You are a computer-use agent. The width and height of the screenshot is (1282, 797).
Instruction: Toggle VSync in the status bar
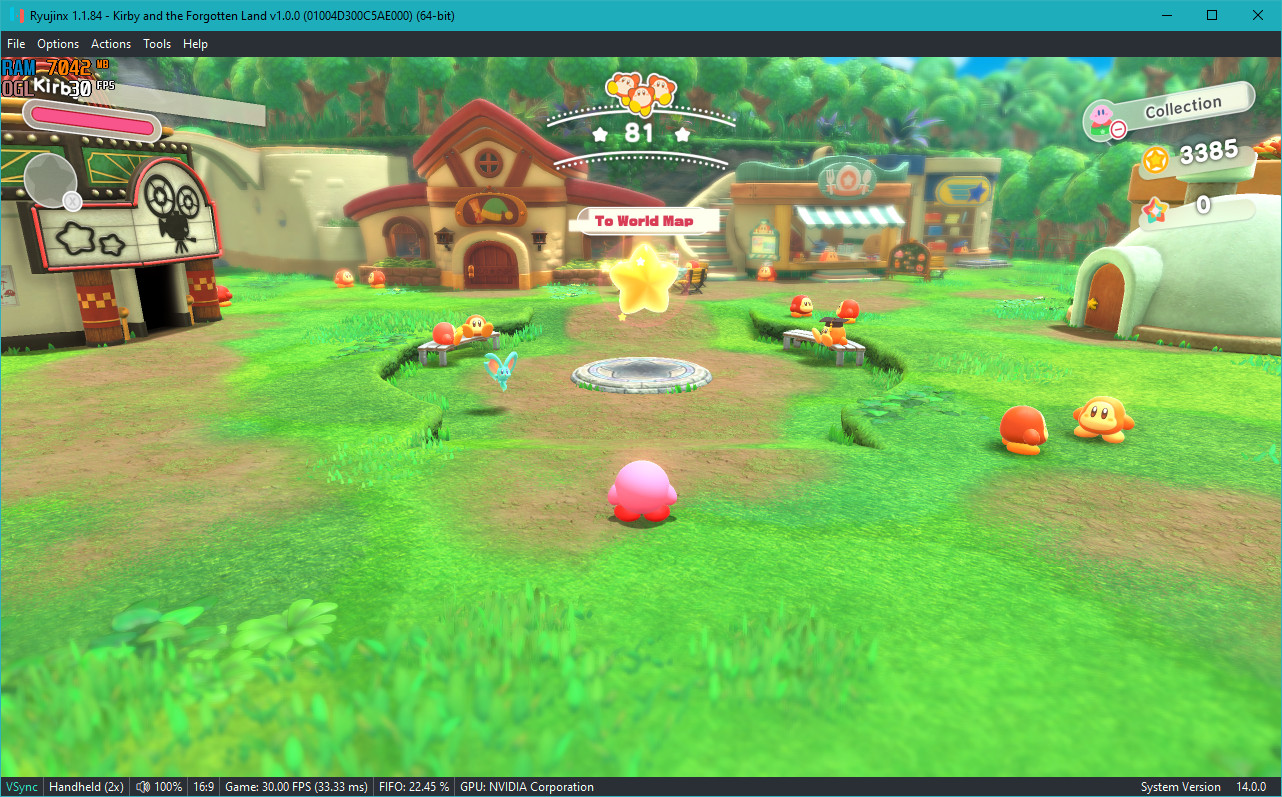tap(21, 786)
